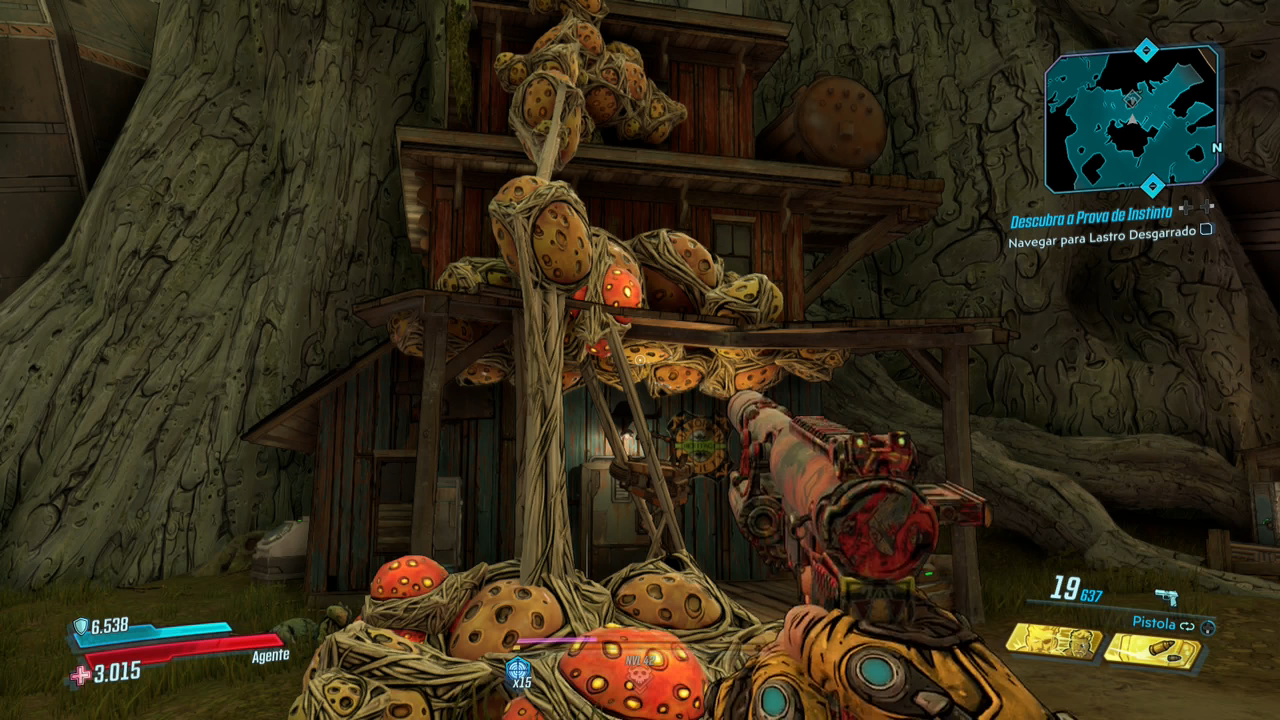
Task: Select the 'Navegar para Lastro Desgarrado' checkbox
Action: 1206,229
